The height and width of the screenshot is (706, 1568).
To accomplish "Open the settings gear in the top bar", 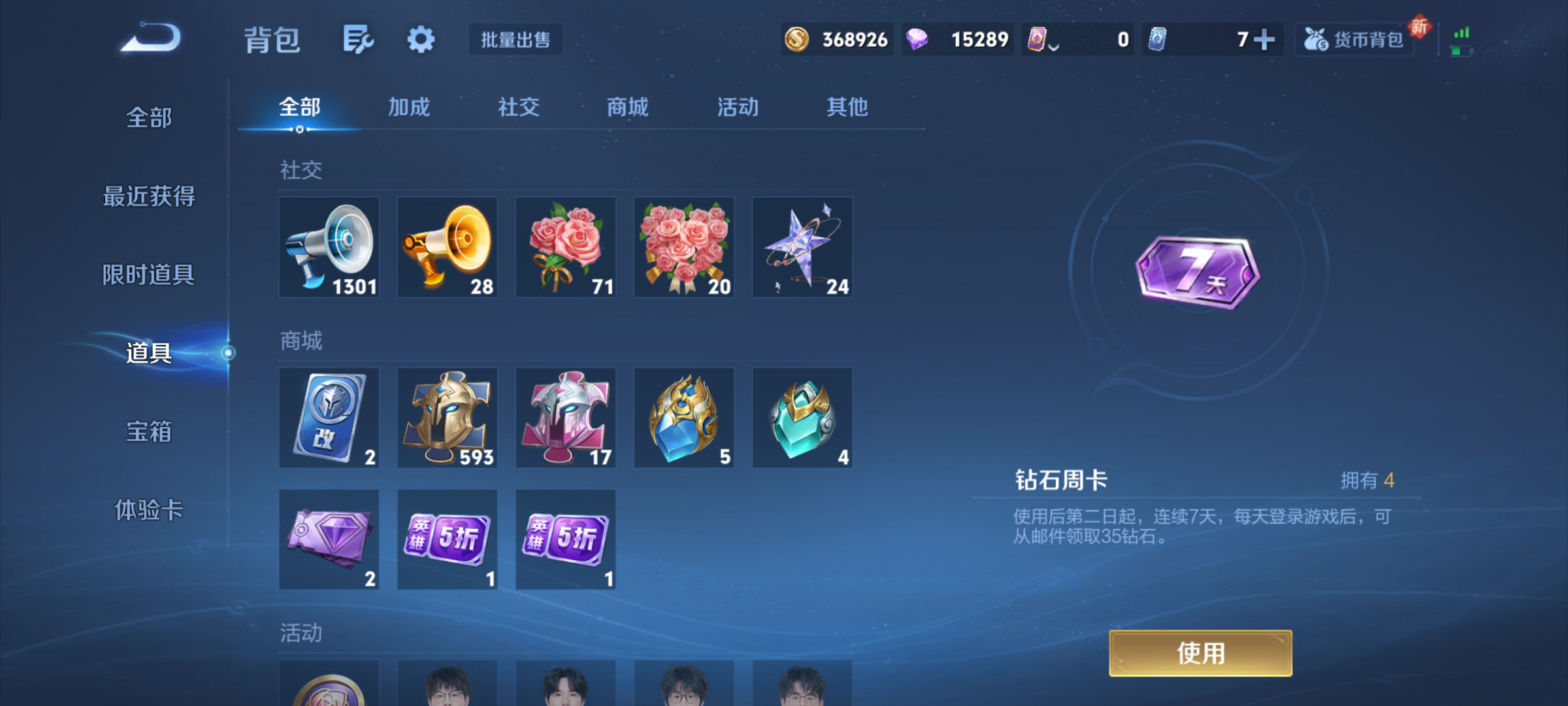I will [x=421, y=39].
